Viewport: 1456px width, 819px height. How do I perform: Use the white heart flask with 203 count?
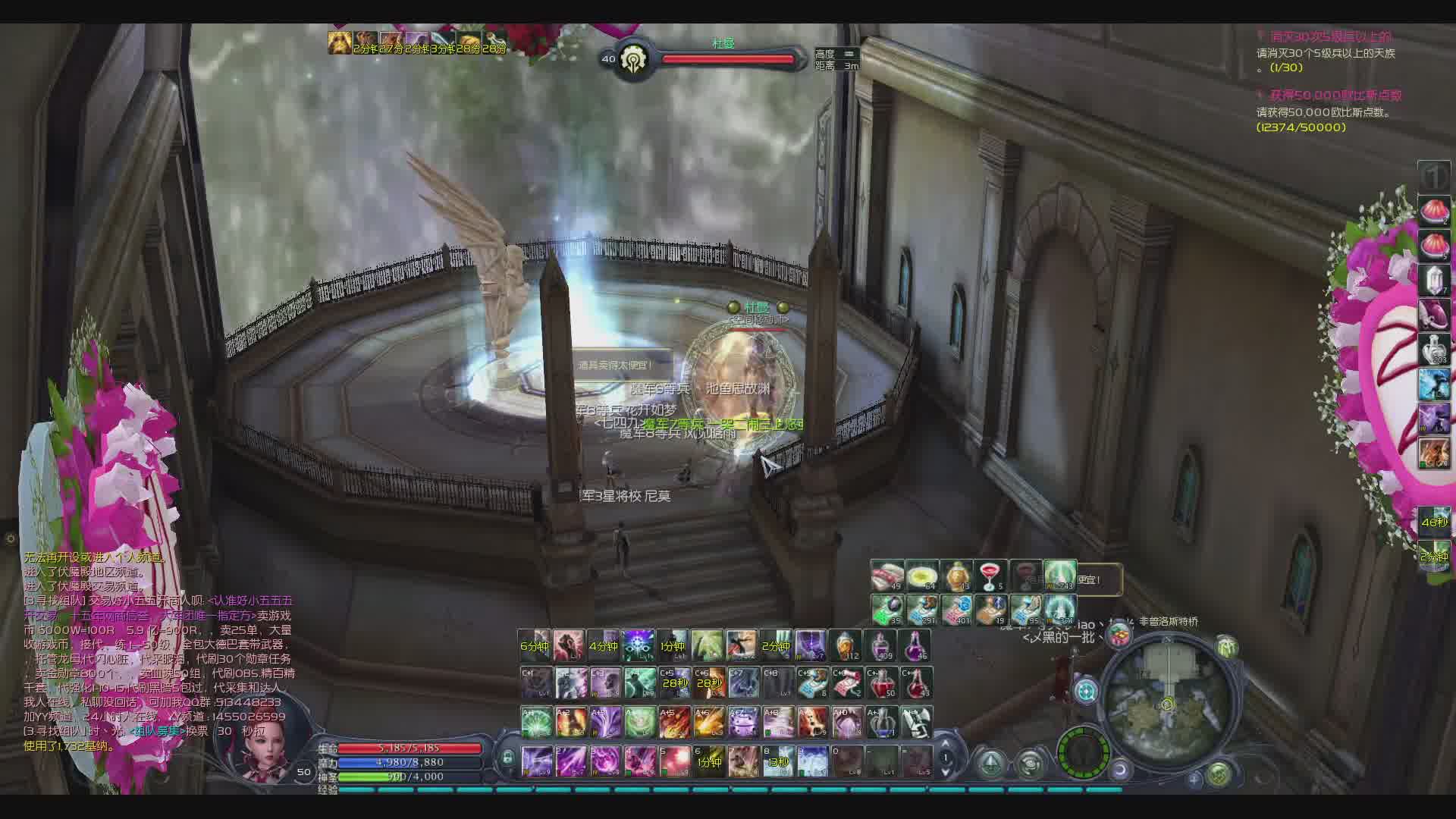[1433, 349]
